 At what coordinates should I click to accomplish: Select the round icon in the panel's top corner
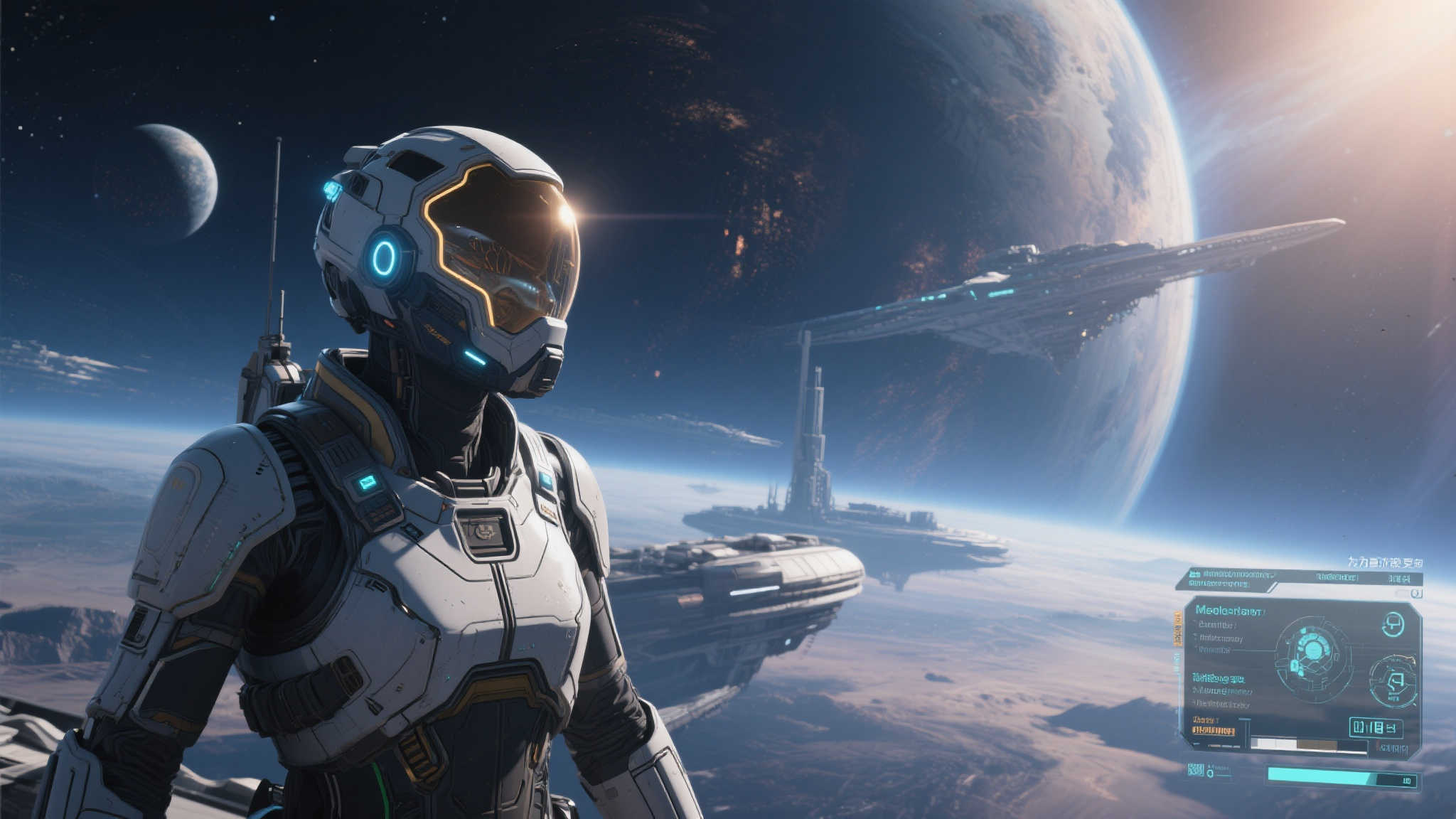click(1393, 625)
